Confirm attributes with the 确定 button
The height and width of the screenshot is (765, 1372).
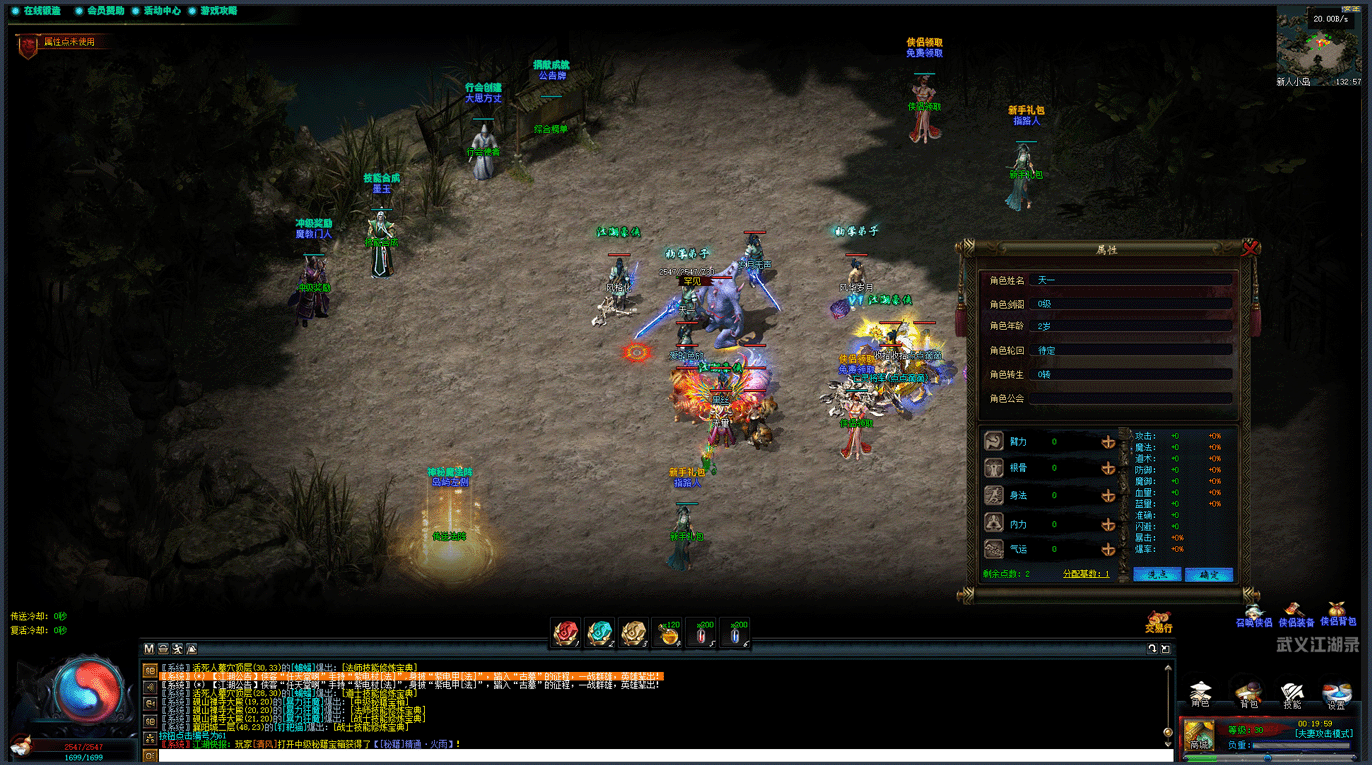(1208, 574)
